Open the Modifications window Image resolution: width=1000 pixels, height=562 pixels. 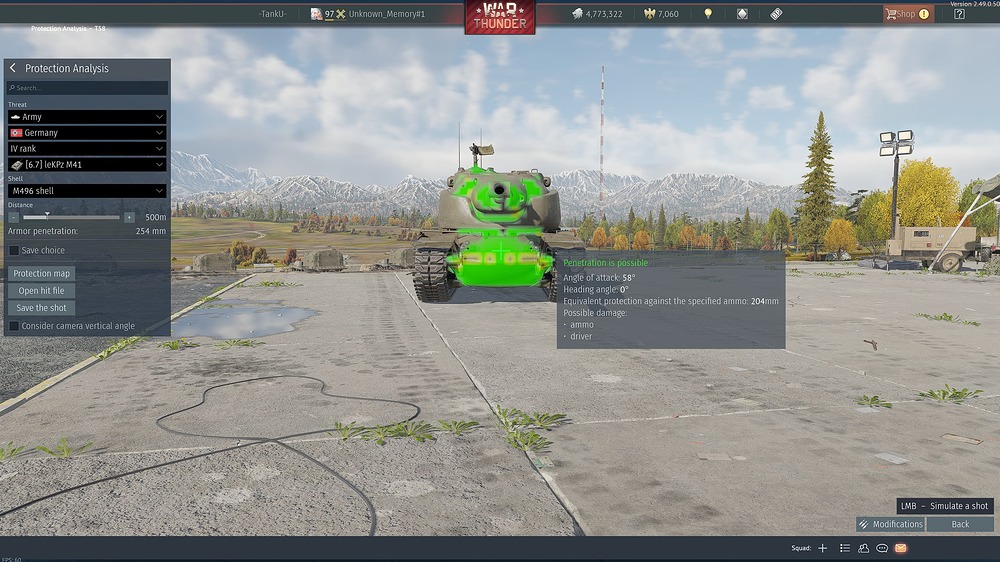pos(890,524)
